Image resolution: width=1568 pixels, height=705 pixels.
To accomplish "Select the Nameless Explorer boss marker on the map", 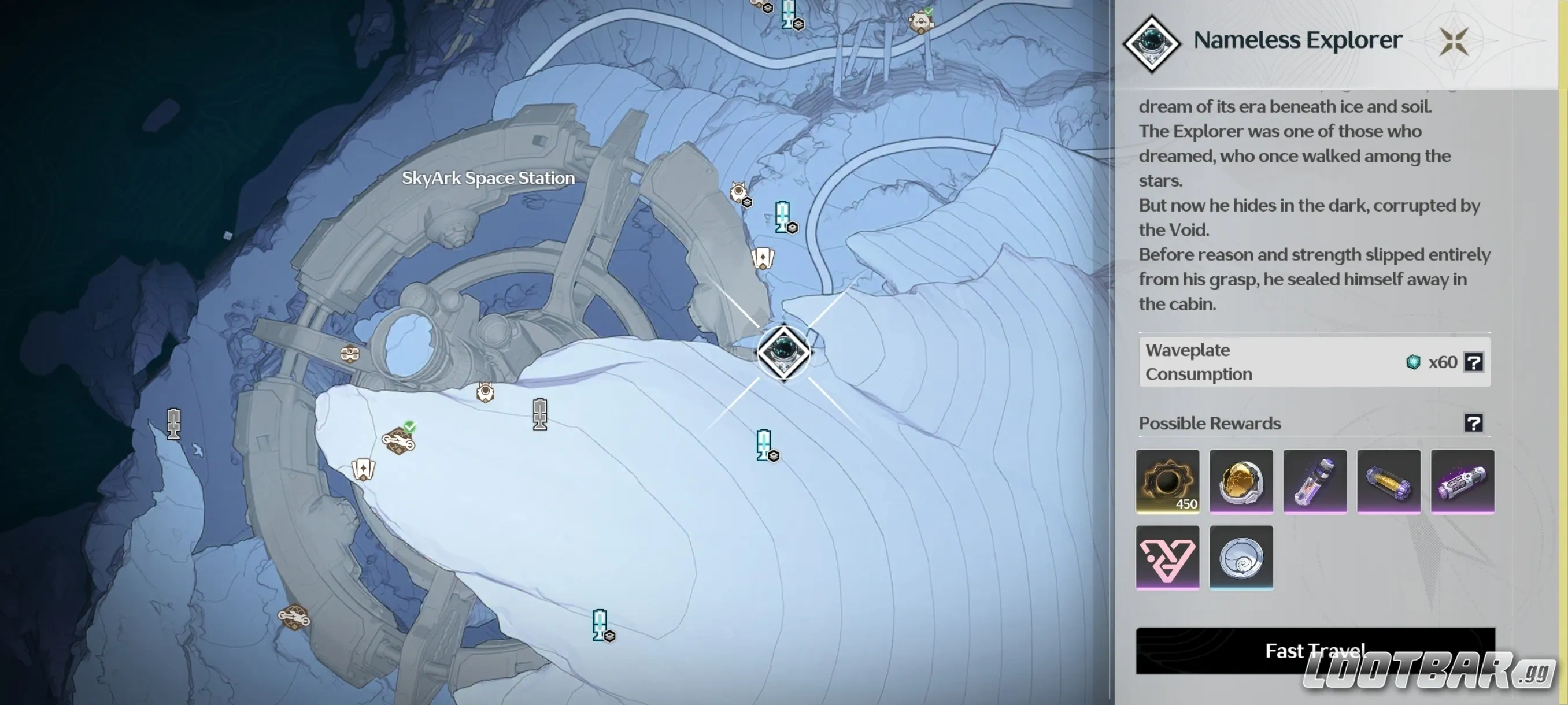I will pos(785,353).
